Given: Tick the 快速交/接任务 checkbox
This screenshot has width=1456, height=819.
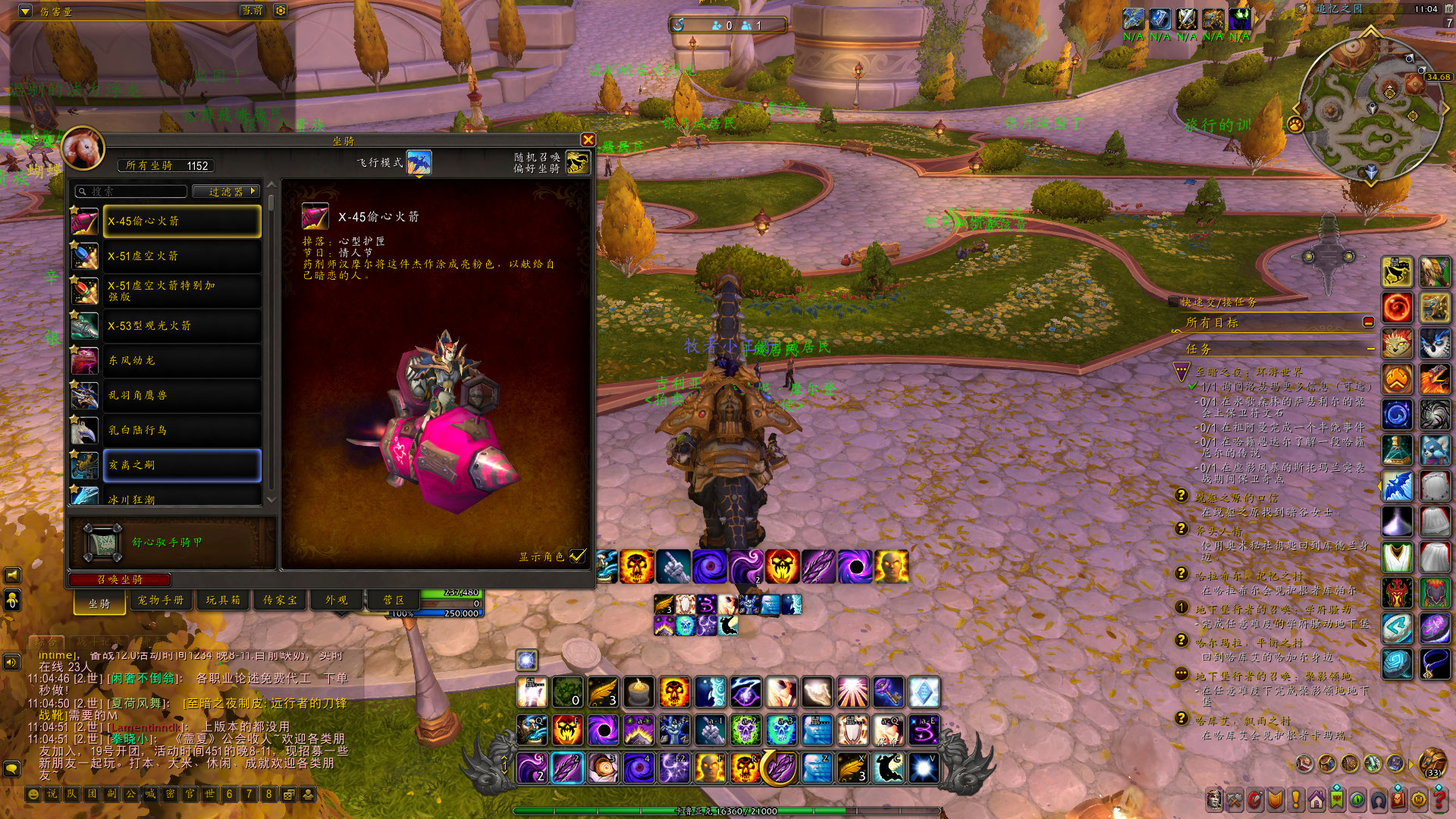Looking at the screenshot, I should coord(1174,302).
